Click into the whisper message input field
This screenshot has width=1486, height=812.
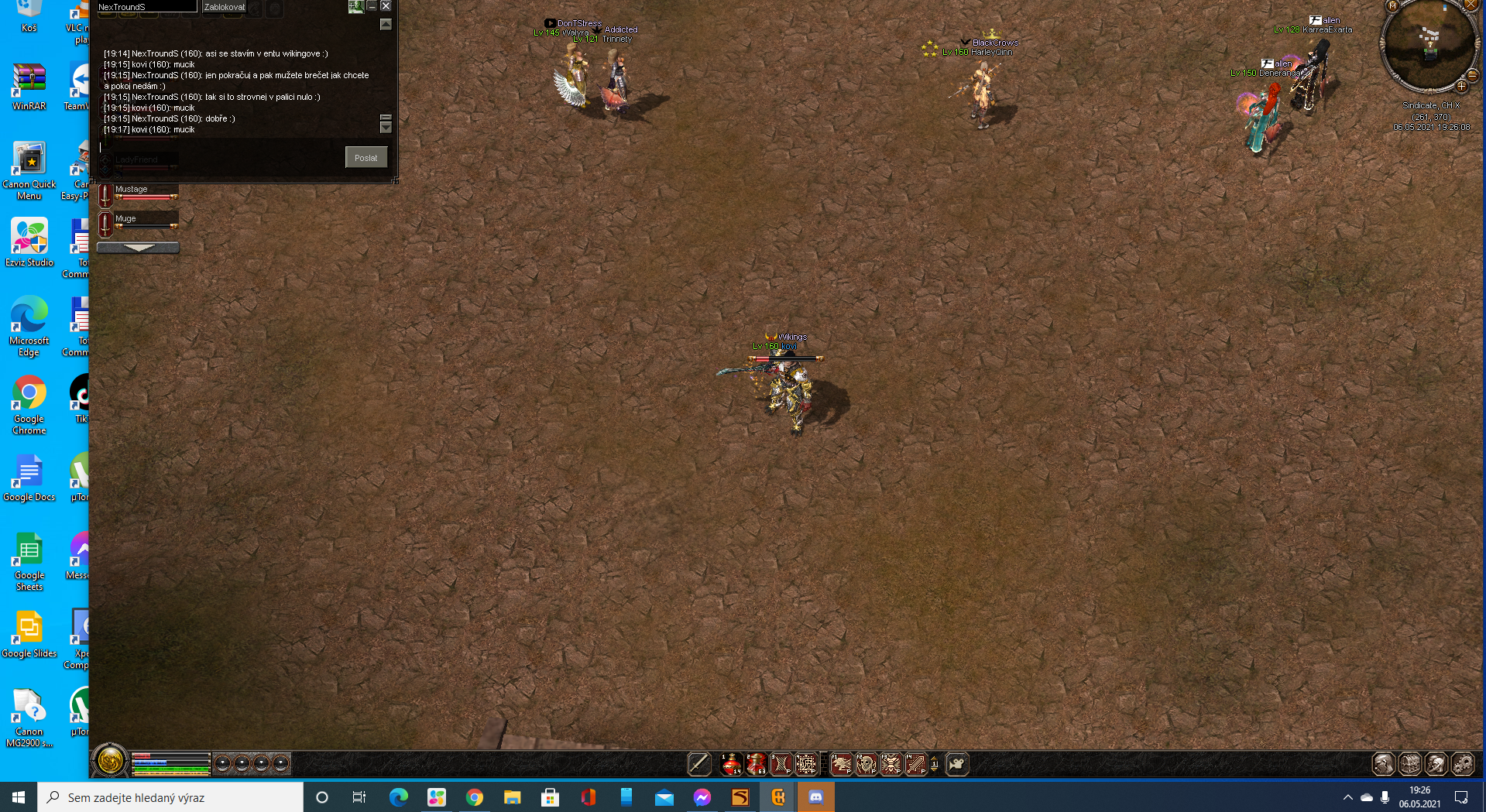(x=221, y=147)
